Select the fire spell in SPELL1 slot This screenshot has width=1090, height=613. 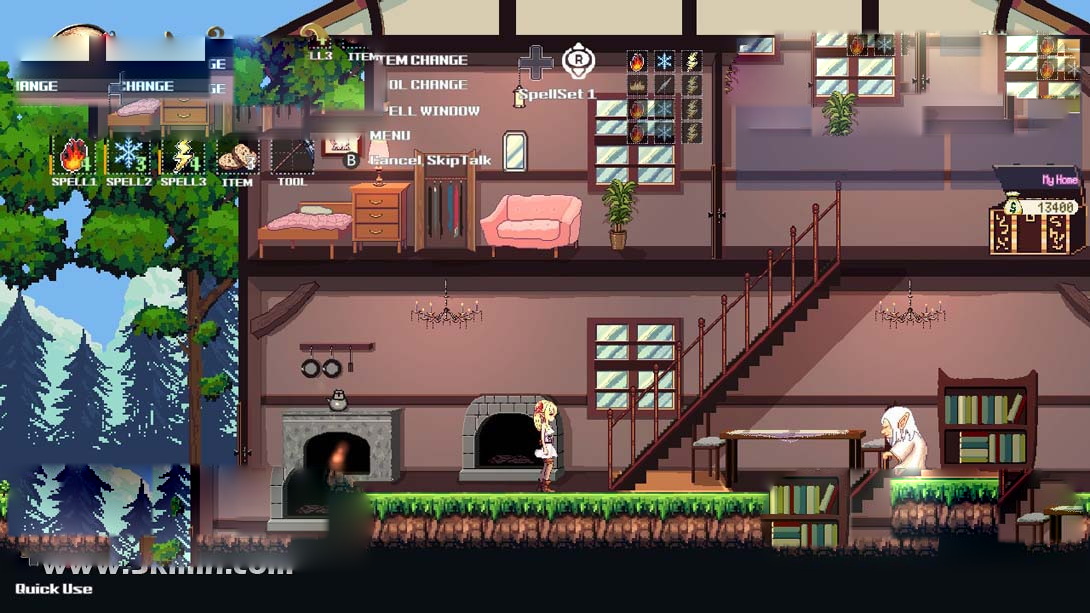[75, 156]
